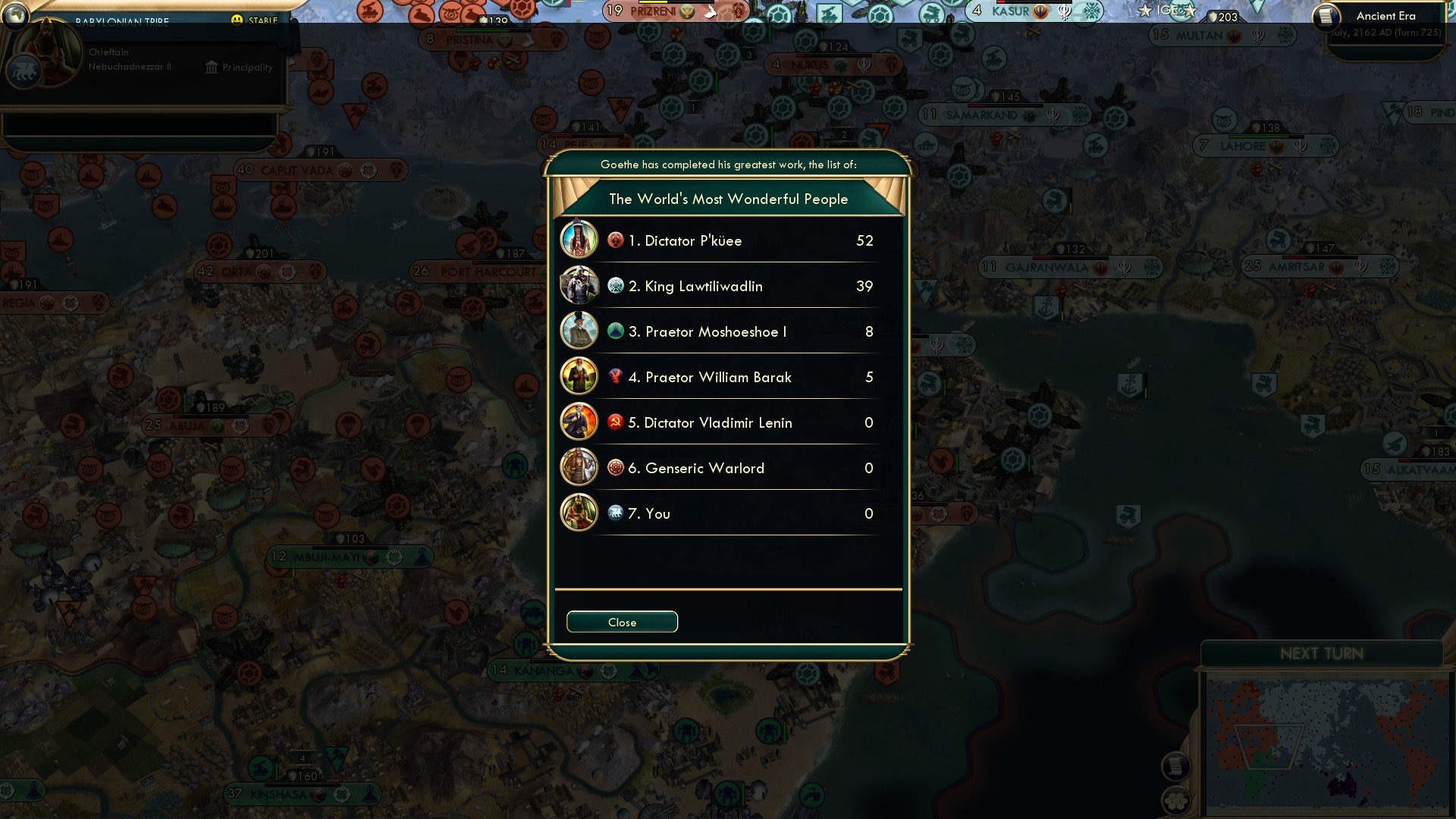This screenshot has height=819, width=1456.
Task: Open the notification log scroll icon beside the minimap
Action: click(1175, 765)
